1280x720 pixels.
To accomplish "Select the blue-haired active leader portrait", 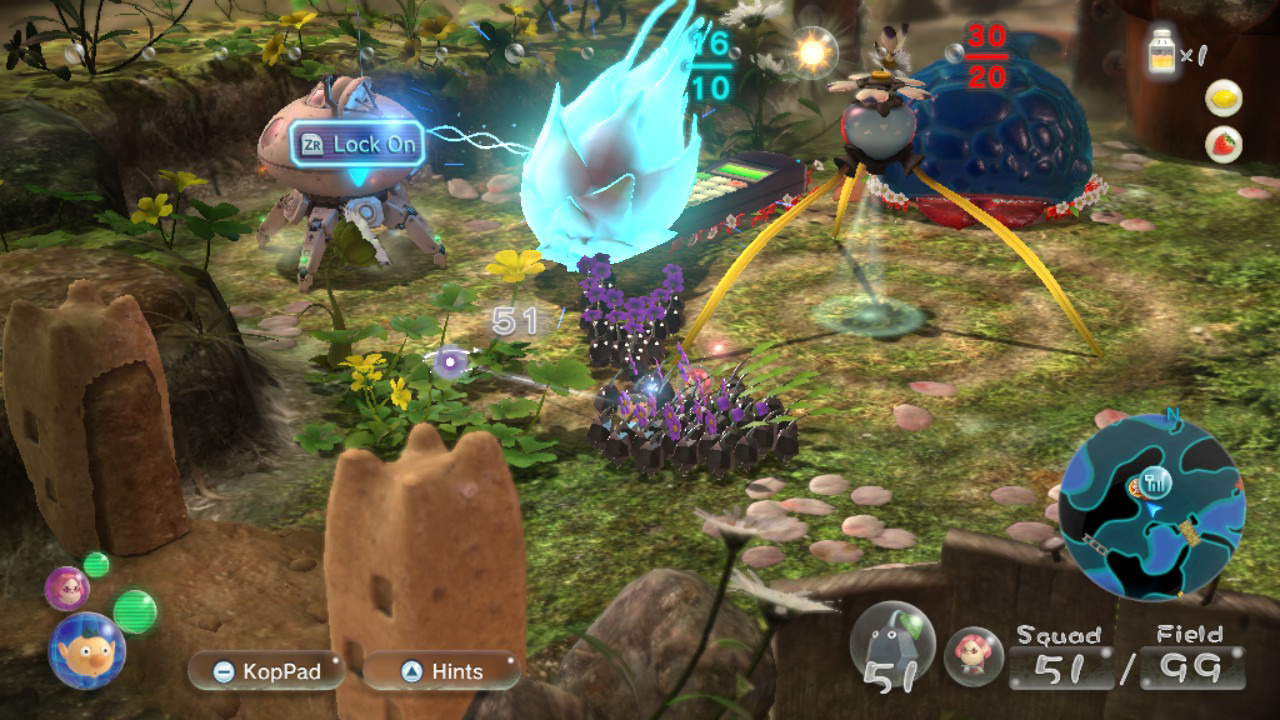I will coord(86,649).
